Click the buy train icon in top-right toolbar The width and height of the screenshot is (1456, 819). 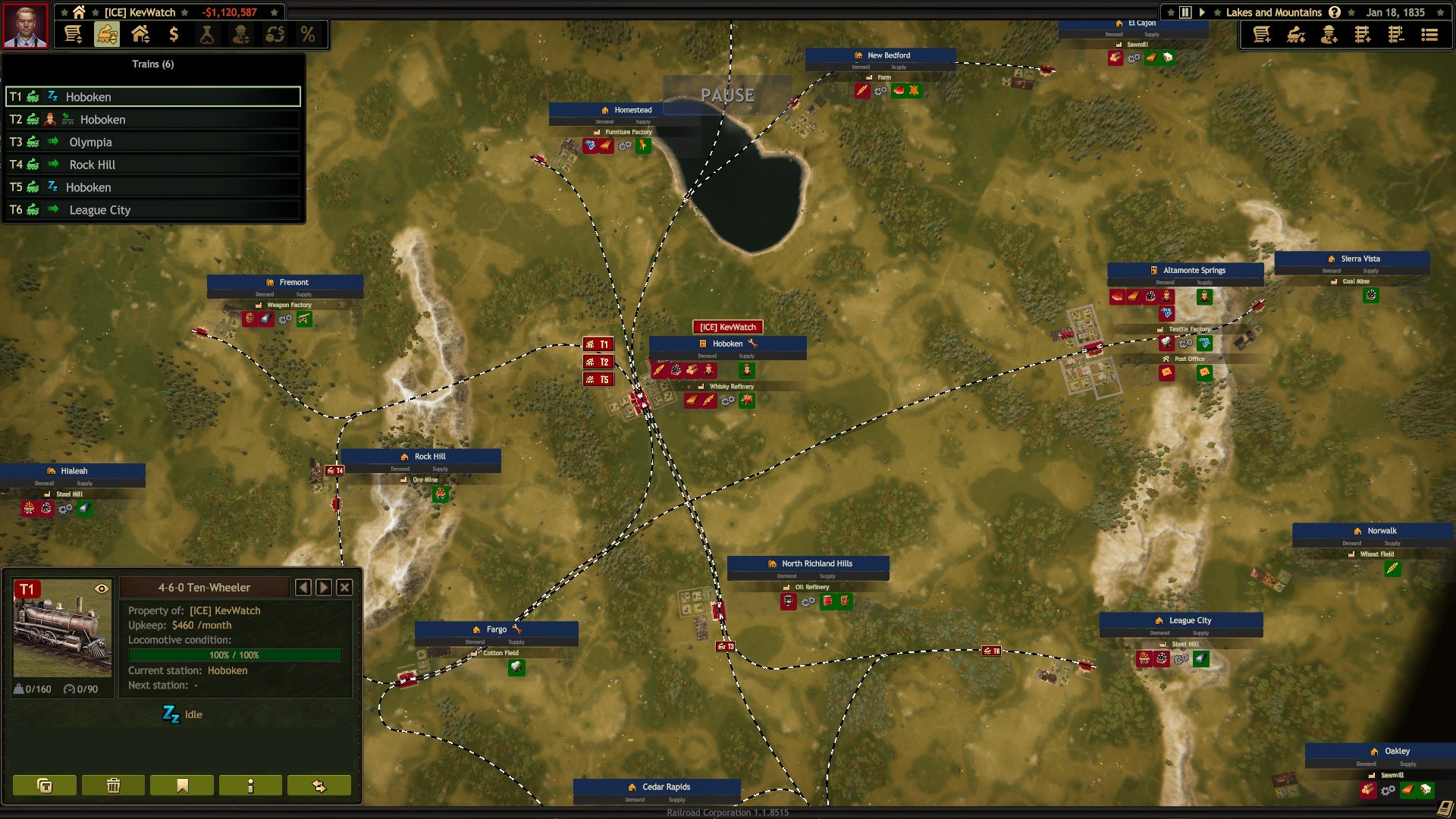[1297, 35]
